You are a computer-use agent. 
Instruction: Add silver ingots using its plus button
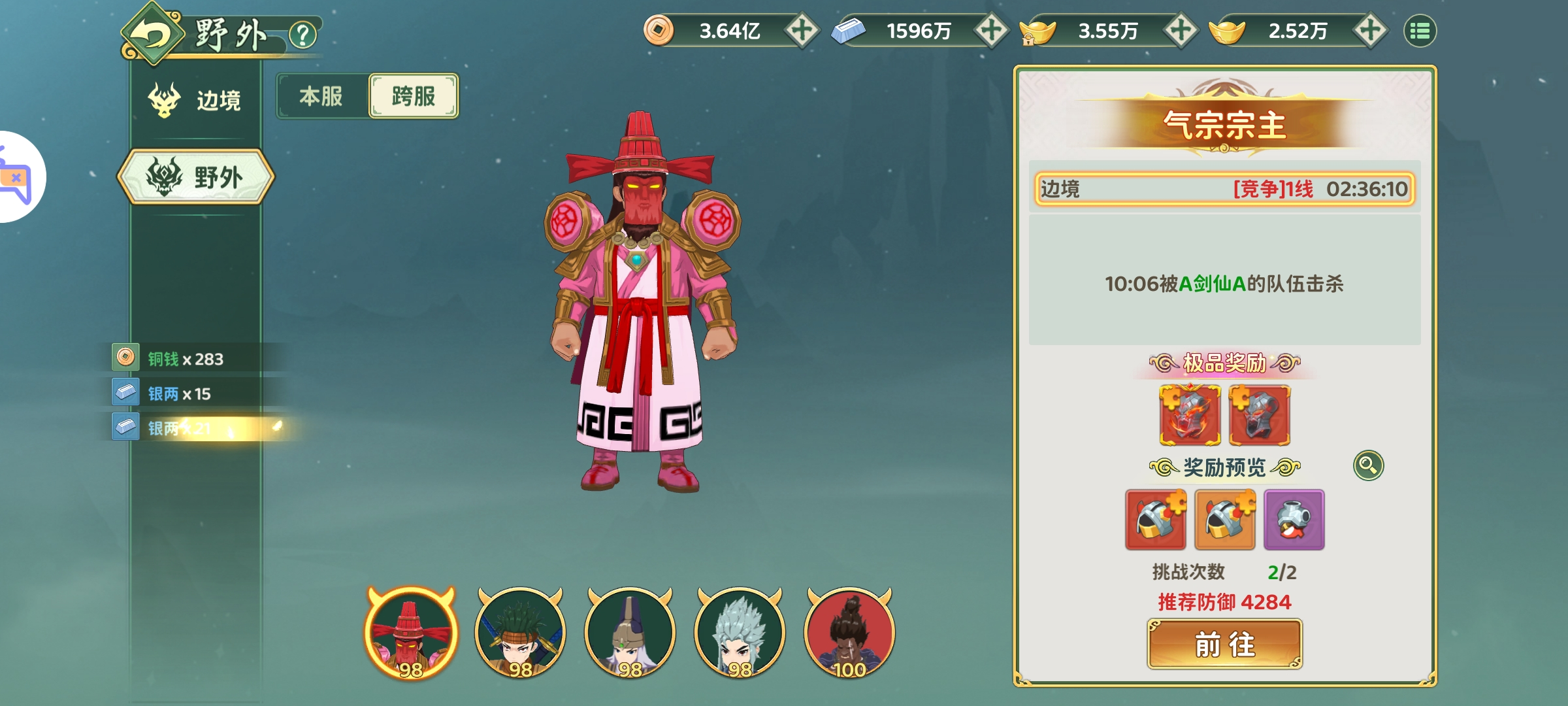991,30
